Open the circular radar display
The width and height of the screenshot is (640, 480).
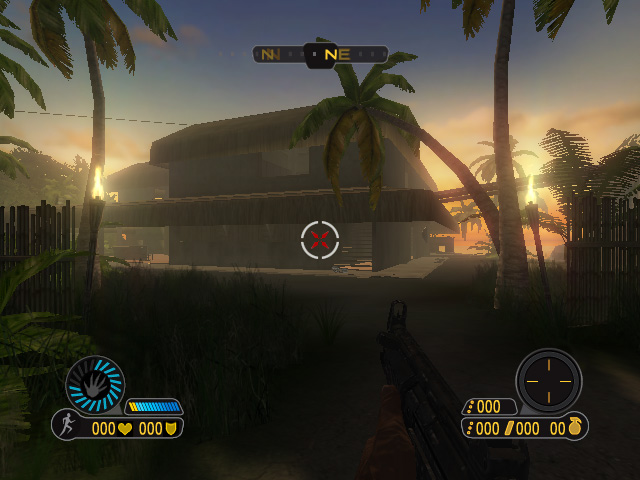548,380
